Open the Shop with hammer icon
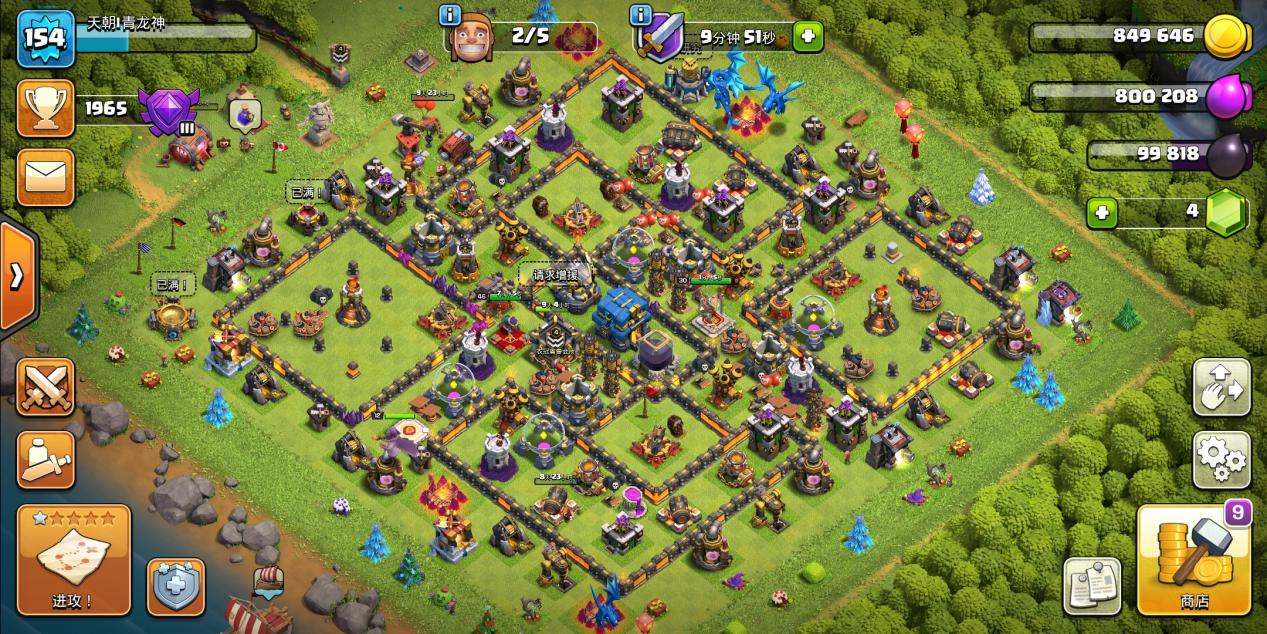 (1193, 559)
